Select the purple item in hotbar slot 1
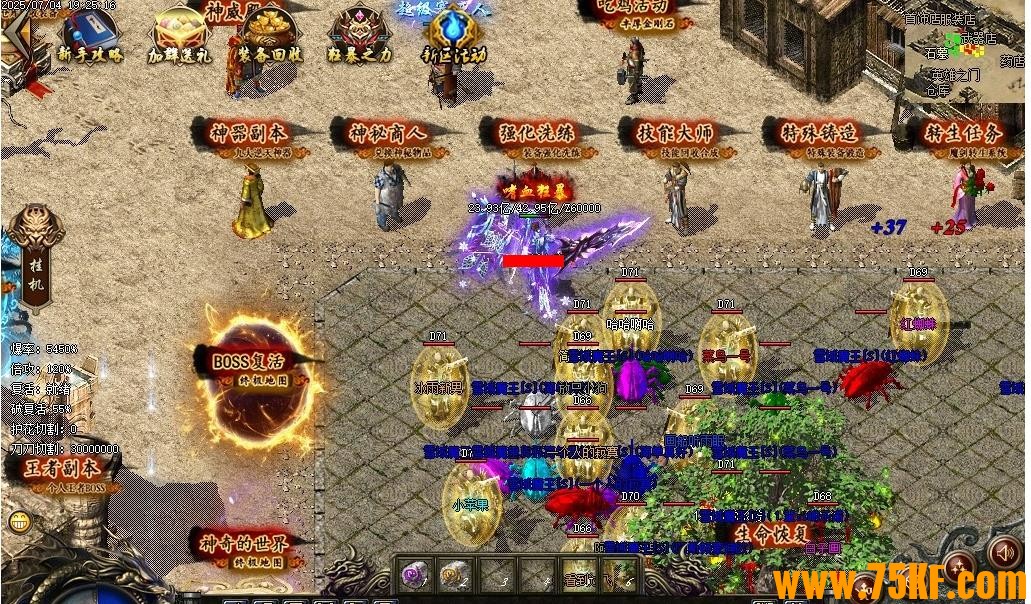This screenshot has width=1031, height=604. click(x=413, y=573)
